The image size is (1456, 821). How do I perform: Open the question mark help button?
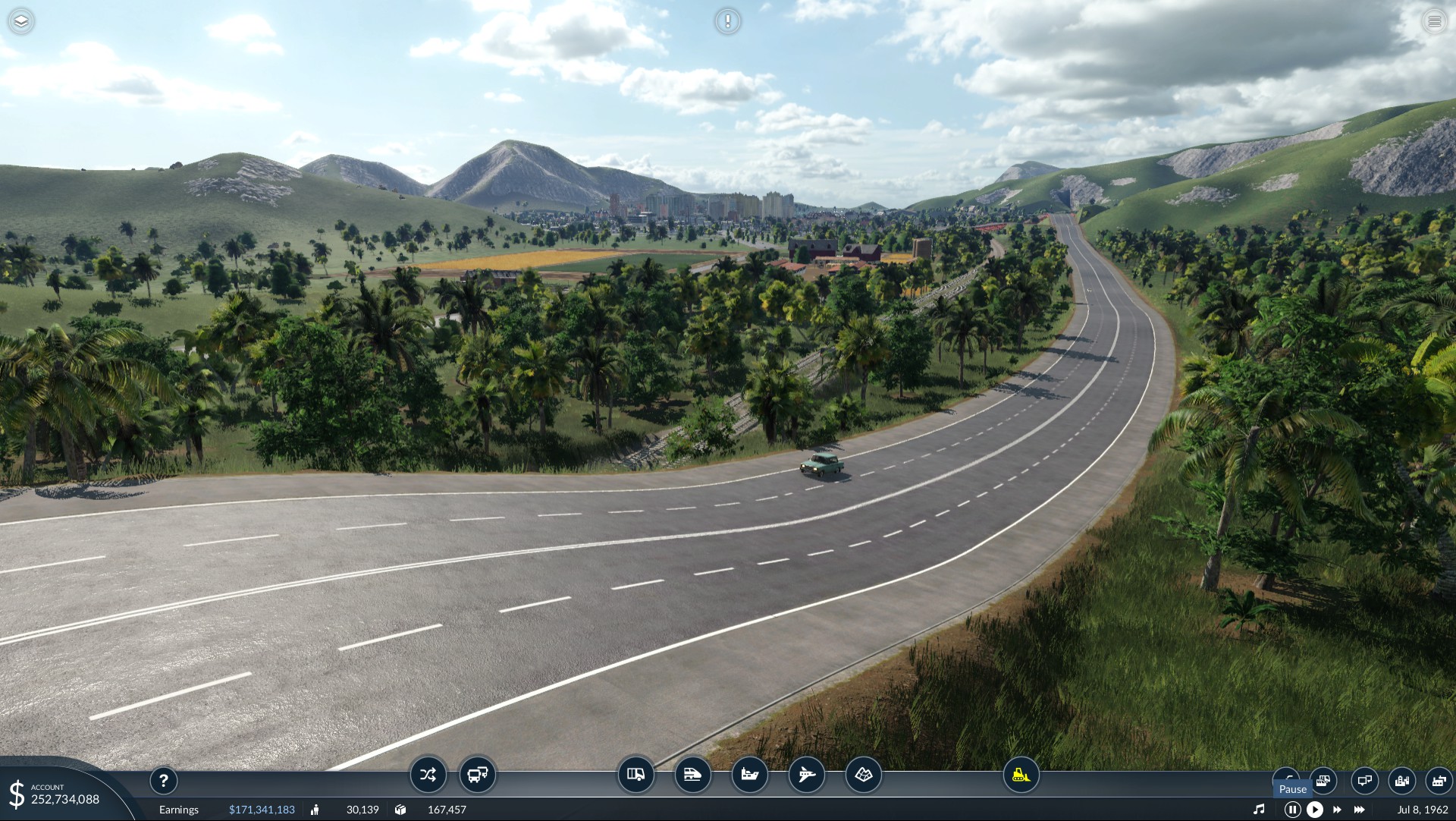(163, 780)
